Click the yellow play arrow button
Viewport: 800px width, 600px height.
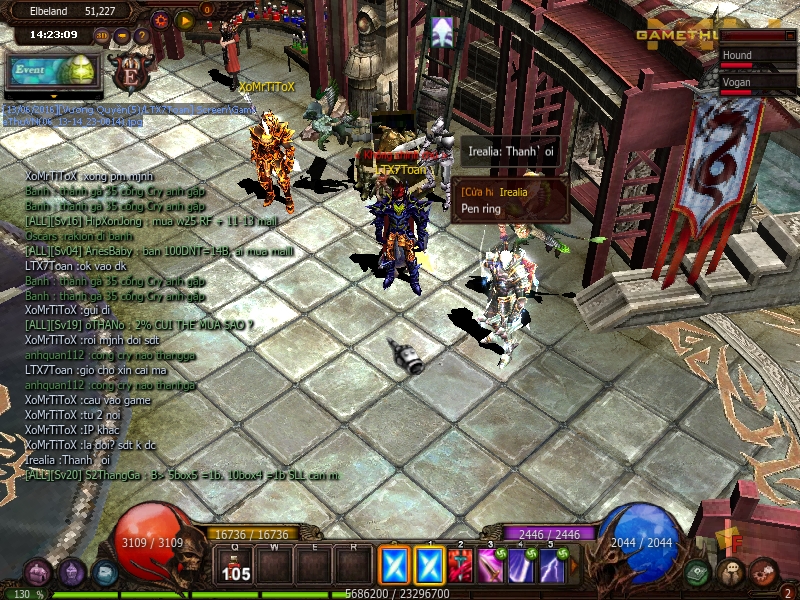click(185, 19)
